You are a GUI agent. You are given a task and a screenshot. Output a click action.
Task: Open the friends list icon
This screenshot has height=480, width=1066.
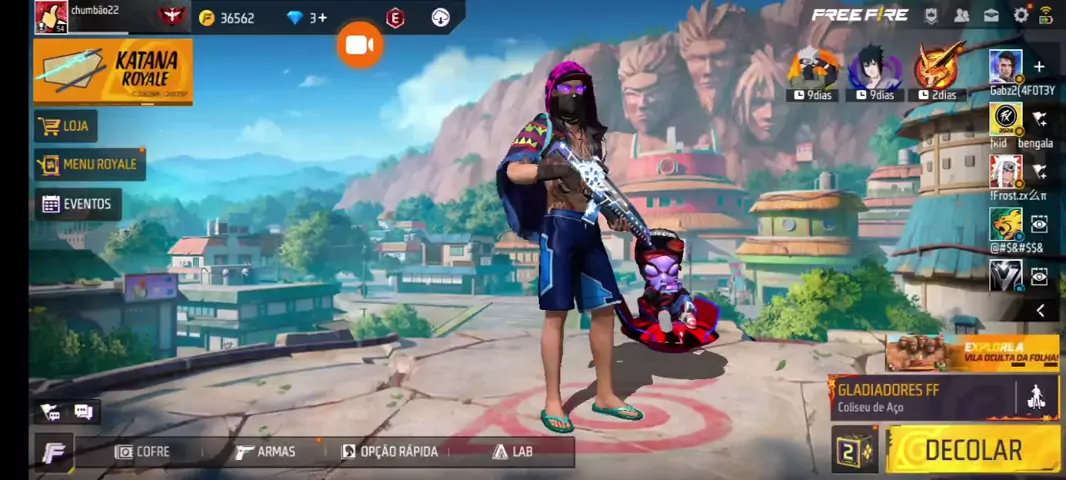click(961, 15)
